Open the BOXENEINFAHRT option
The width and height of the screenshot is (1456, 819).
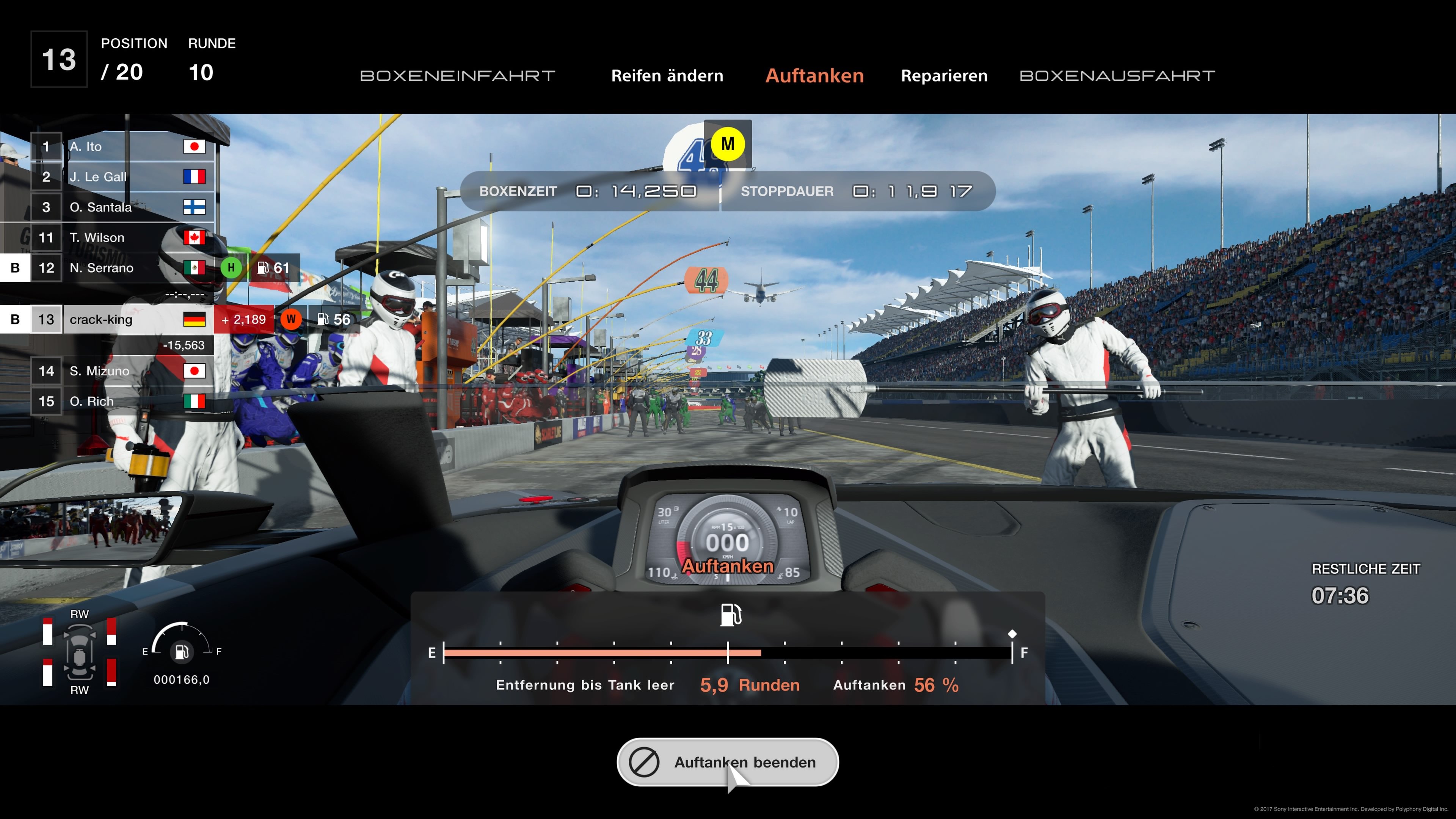(458, 75)
